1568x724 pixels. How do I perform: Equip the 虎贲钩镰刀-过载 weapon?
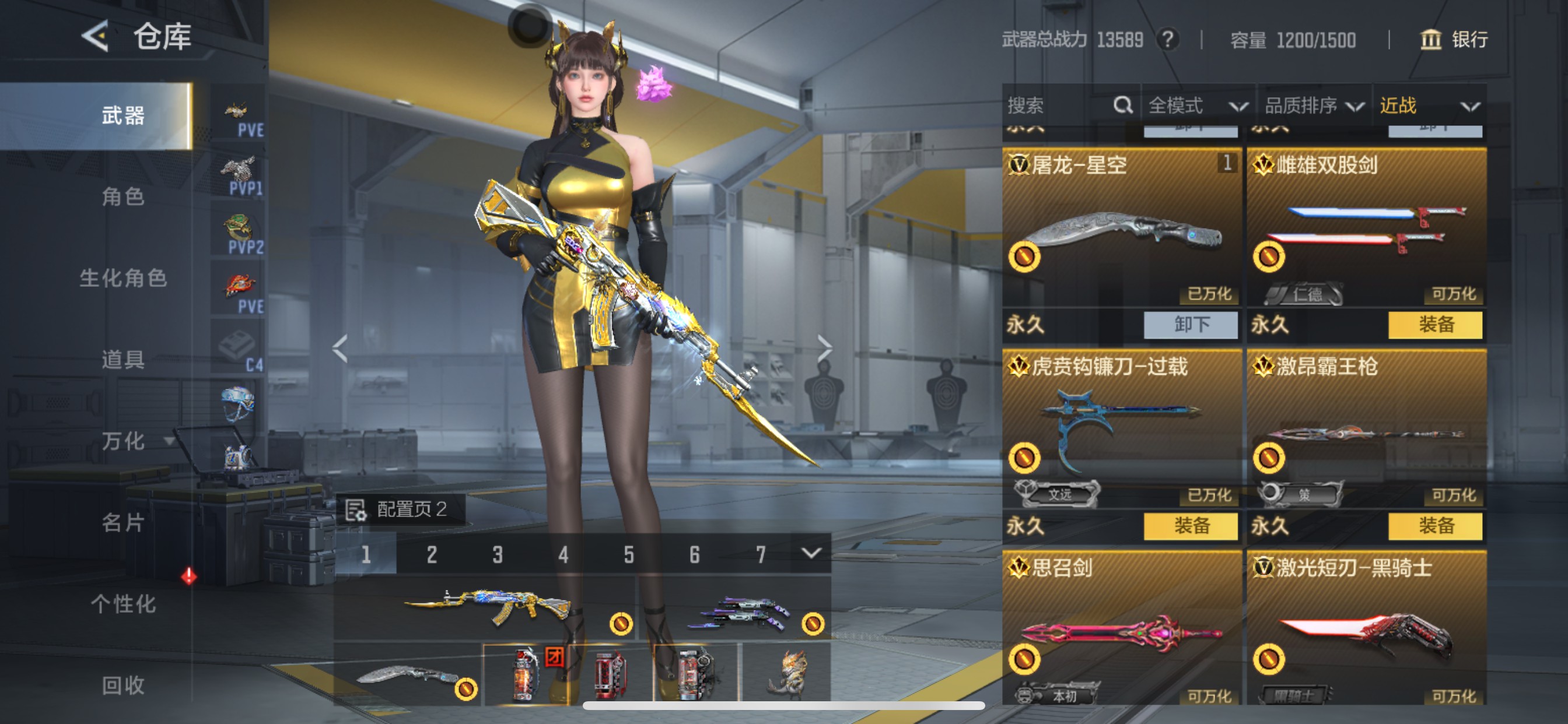pos(1190,526)
